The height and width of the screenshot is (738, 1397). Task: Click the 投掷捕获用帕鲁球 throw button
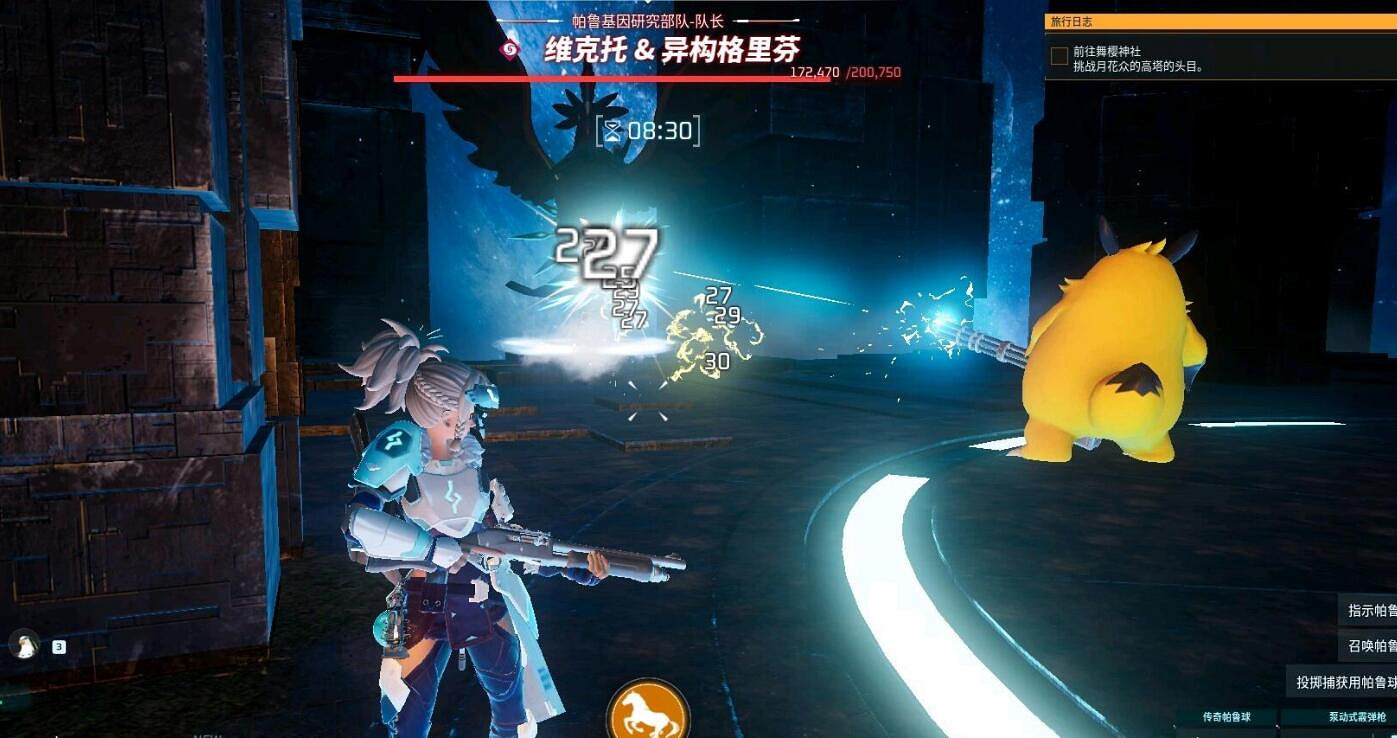click(1338, 682)
